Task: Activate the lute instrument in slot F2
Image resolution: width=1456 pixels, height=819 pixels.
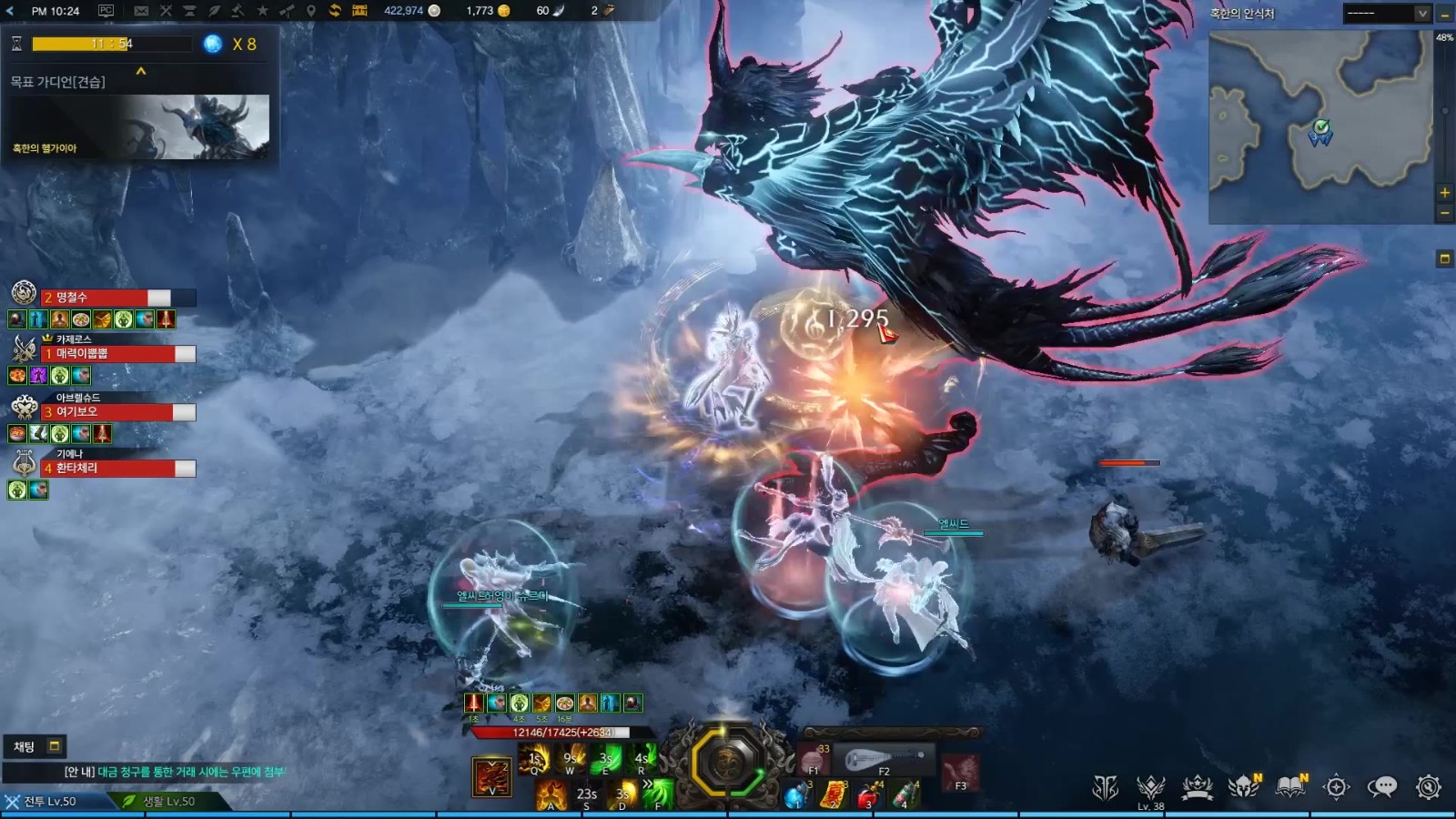Action: pos(883,758)
